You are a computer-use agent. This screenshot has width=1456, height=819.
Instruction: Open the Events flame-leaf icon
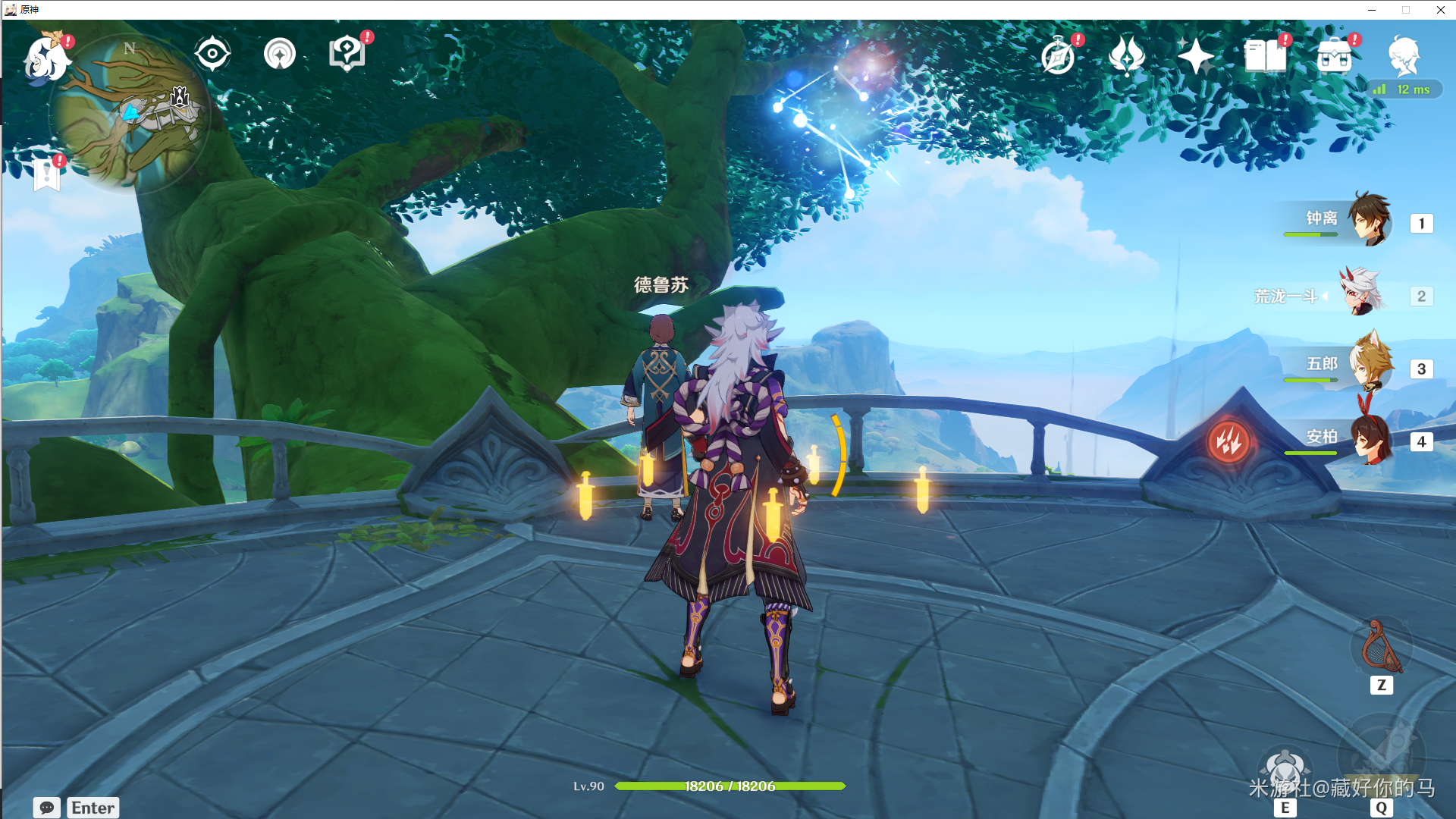(1127, 56)
